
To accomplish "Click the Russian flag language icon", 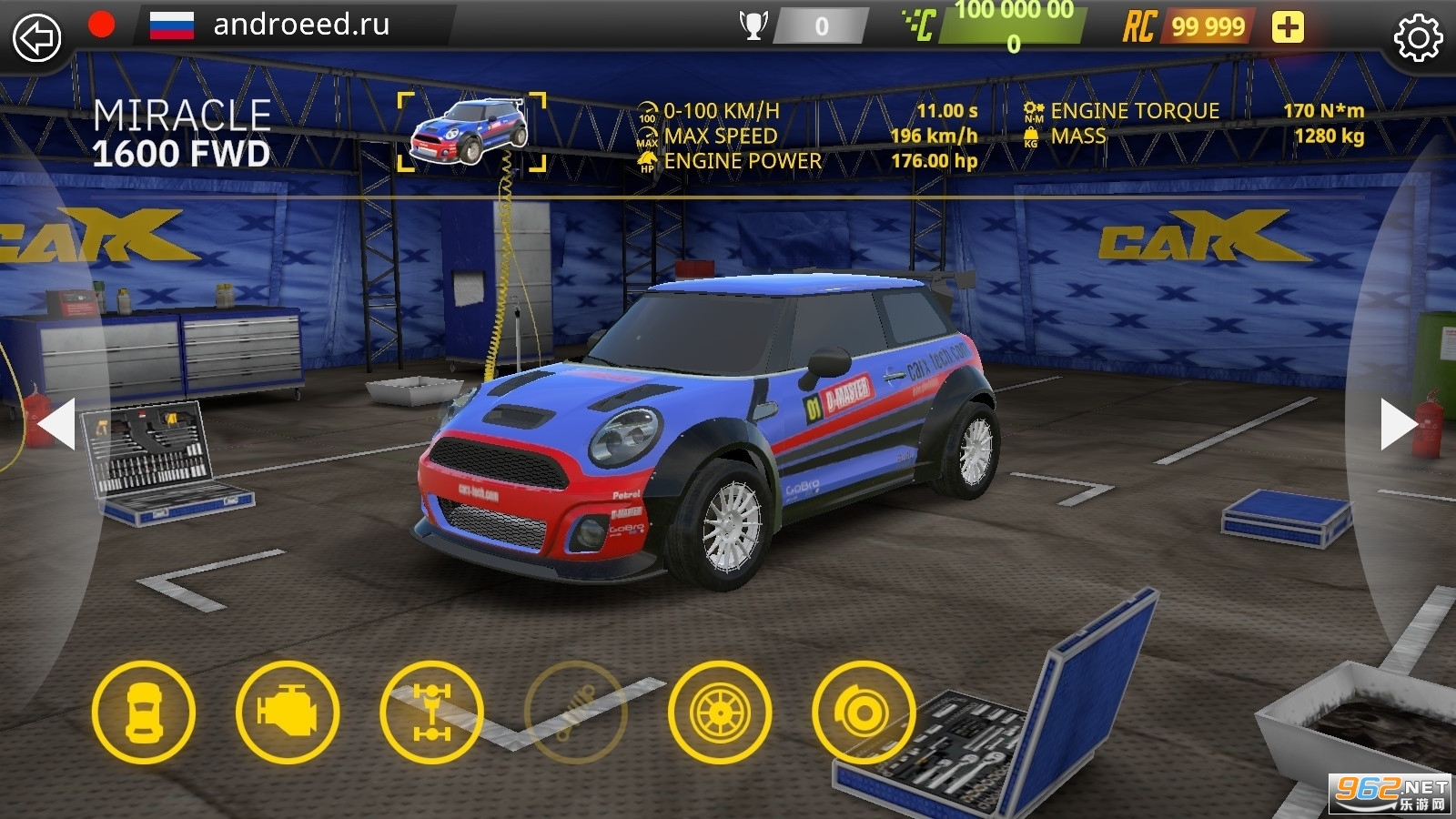I will tap(171, 25).
